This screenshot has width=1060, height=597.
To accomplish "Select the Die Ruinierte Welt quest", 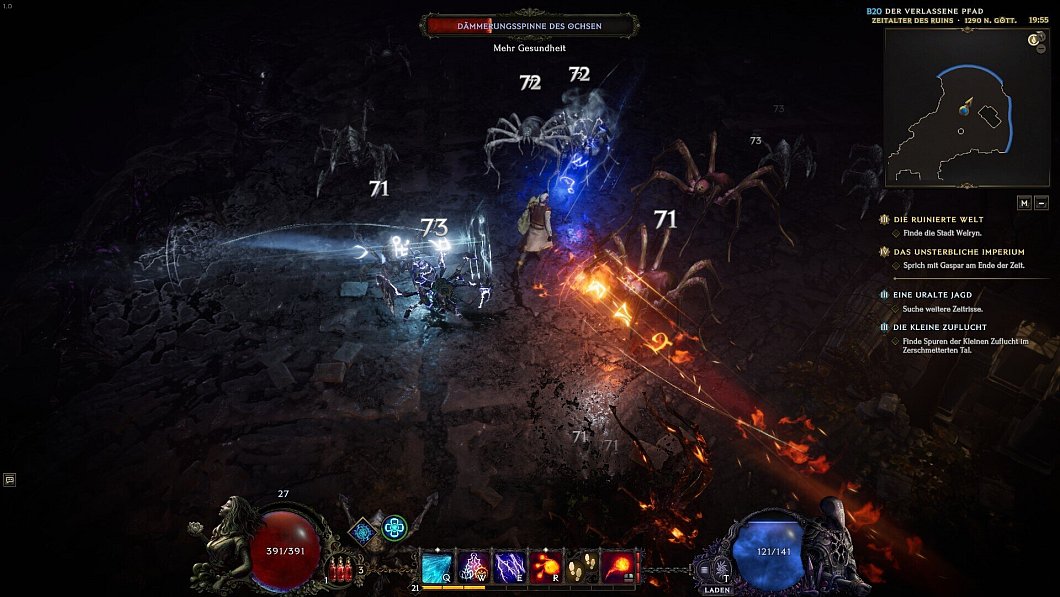I will pyautogui.click(x=939, y=219).
